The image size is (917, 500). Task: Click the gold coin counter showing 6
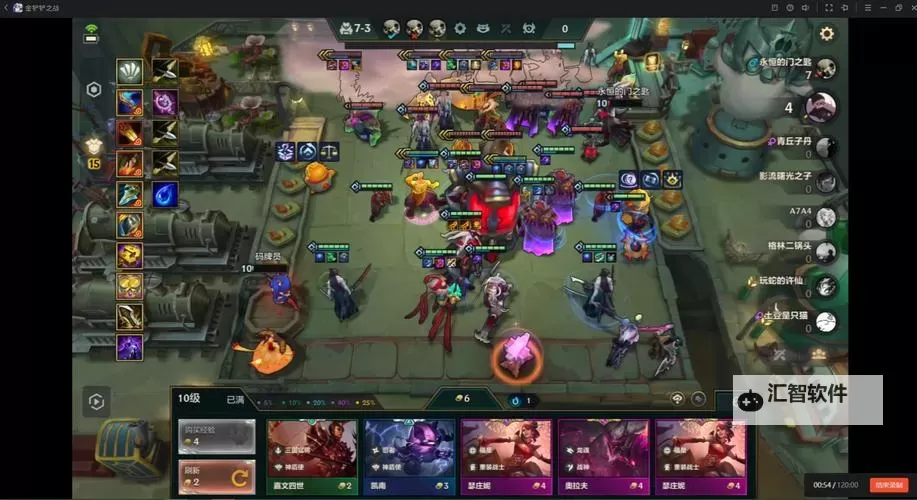(461, 399)
